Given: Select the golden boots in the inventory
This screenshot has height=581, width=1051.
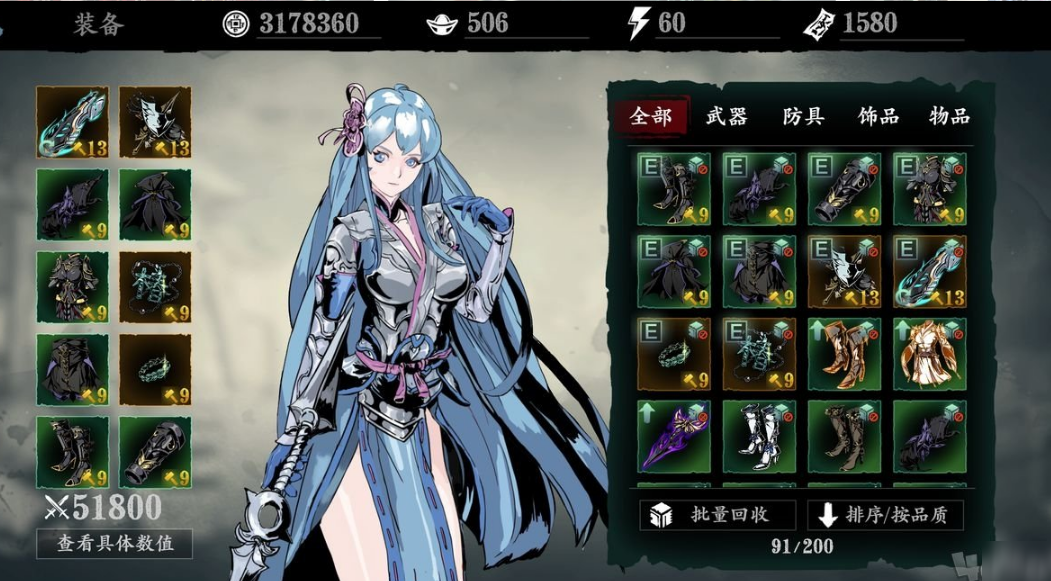Looking at the screenshot, I should (x=844, y=354).
